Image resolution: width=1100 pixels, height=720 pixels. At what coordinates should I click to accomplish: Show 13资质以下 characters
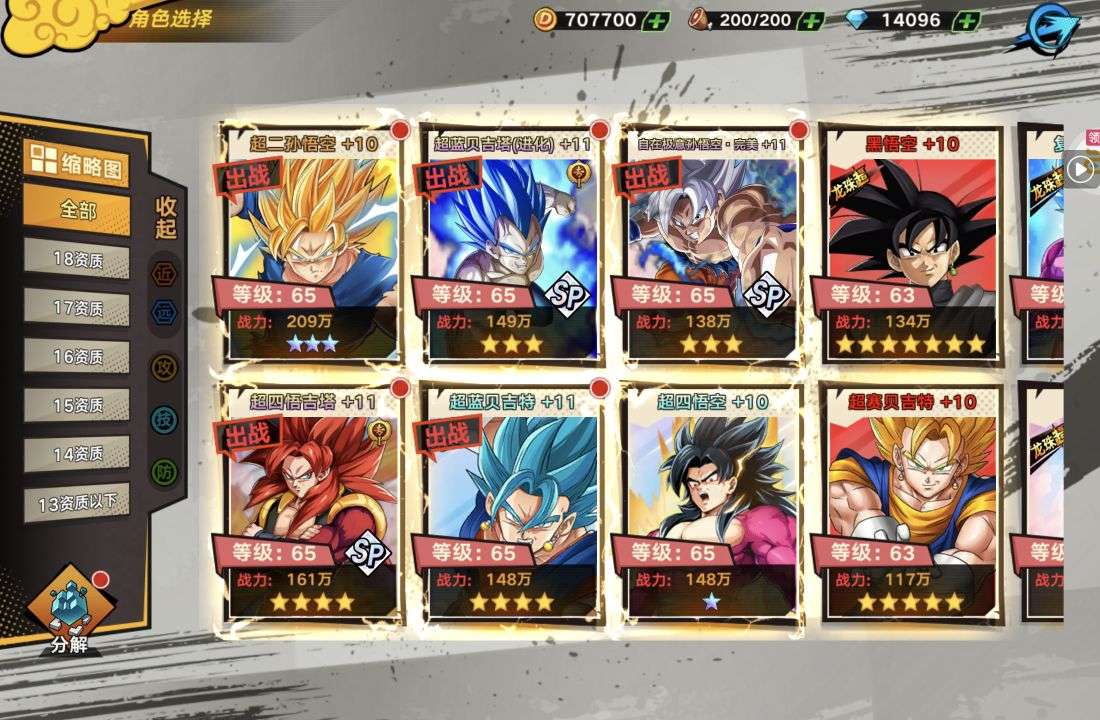[x=77, y=502]
